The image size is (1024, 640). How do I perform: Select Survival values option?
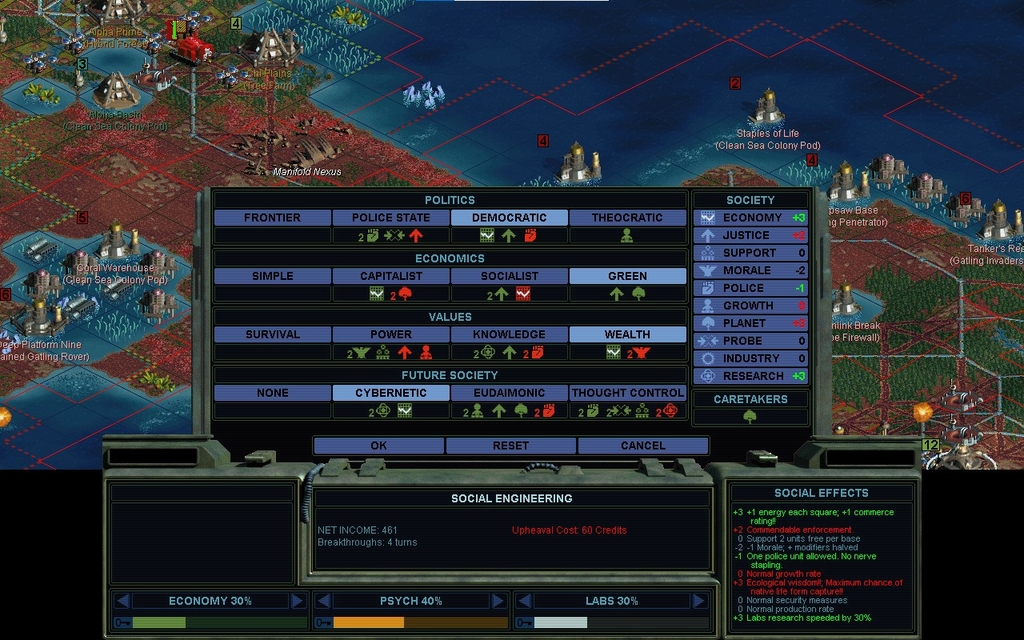(x=272, y=334)
